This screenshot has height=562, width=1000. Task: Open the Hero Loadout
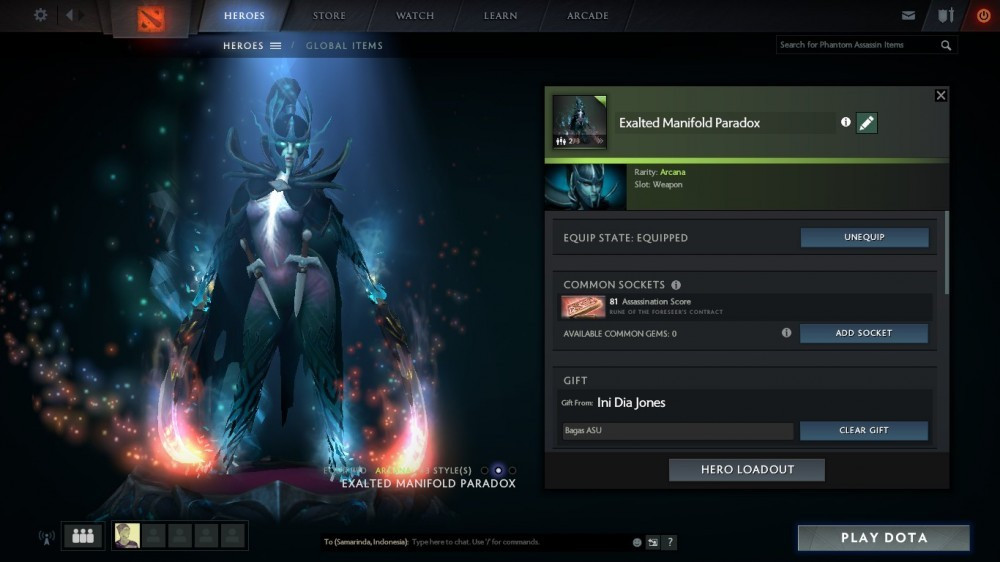[x=747, y=470]
